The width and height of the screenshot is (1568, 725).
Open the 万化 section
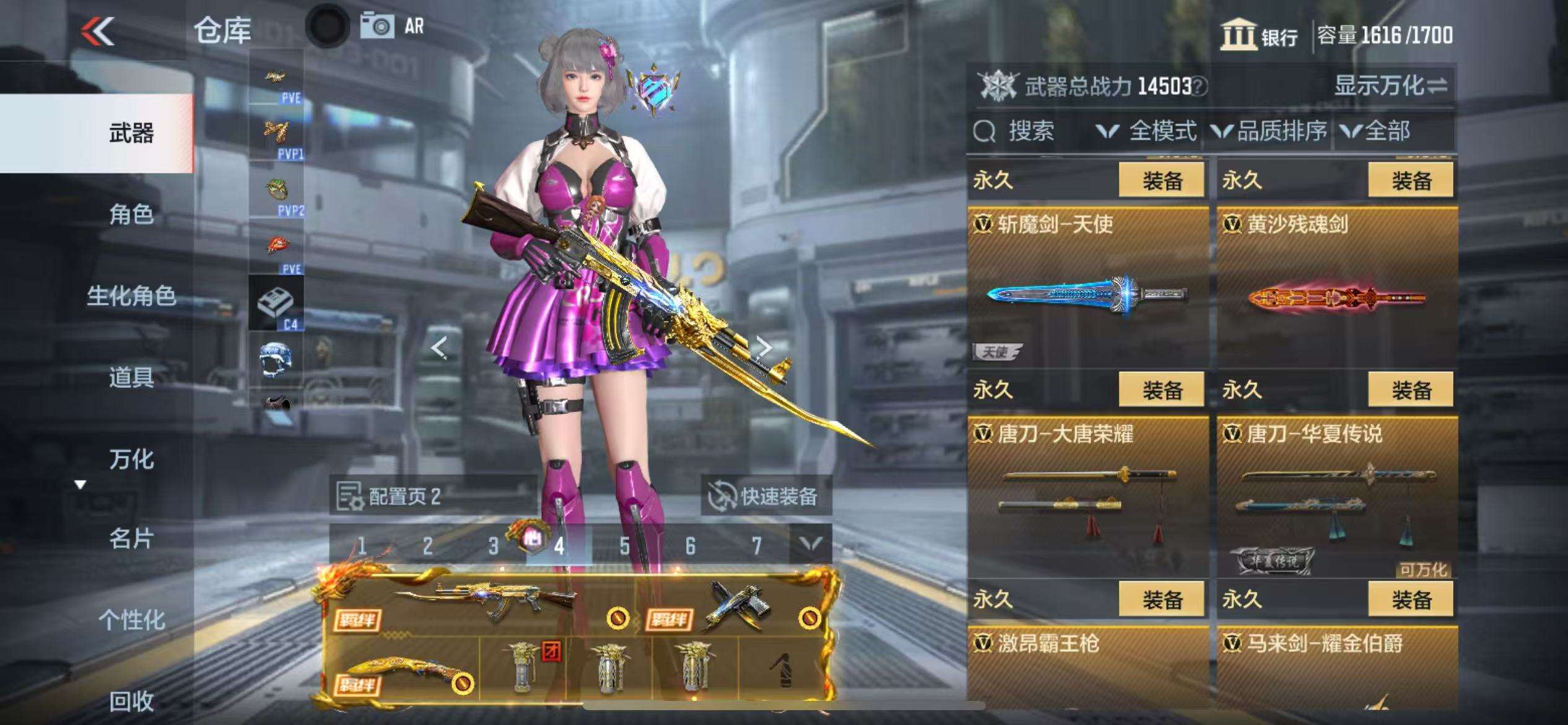click(x=131, y=459)
